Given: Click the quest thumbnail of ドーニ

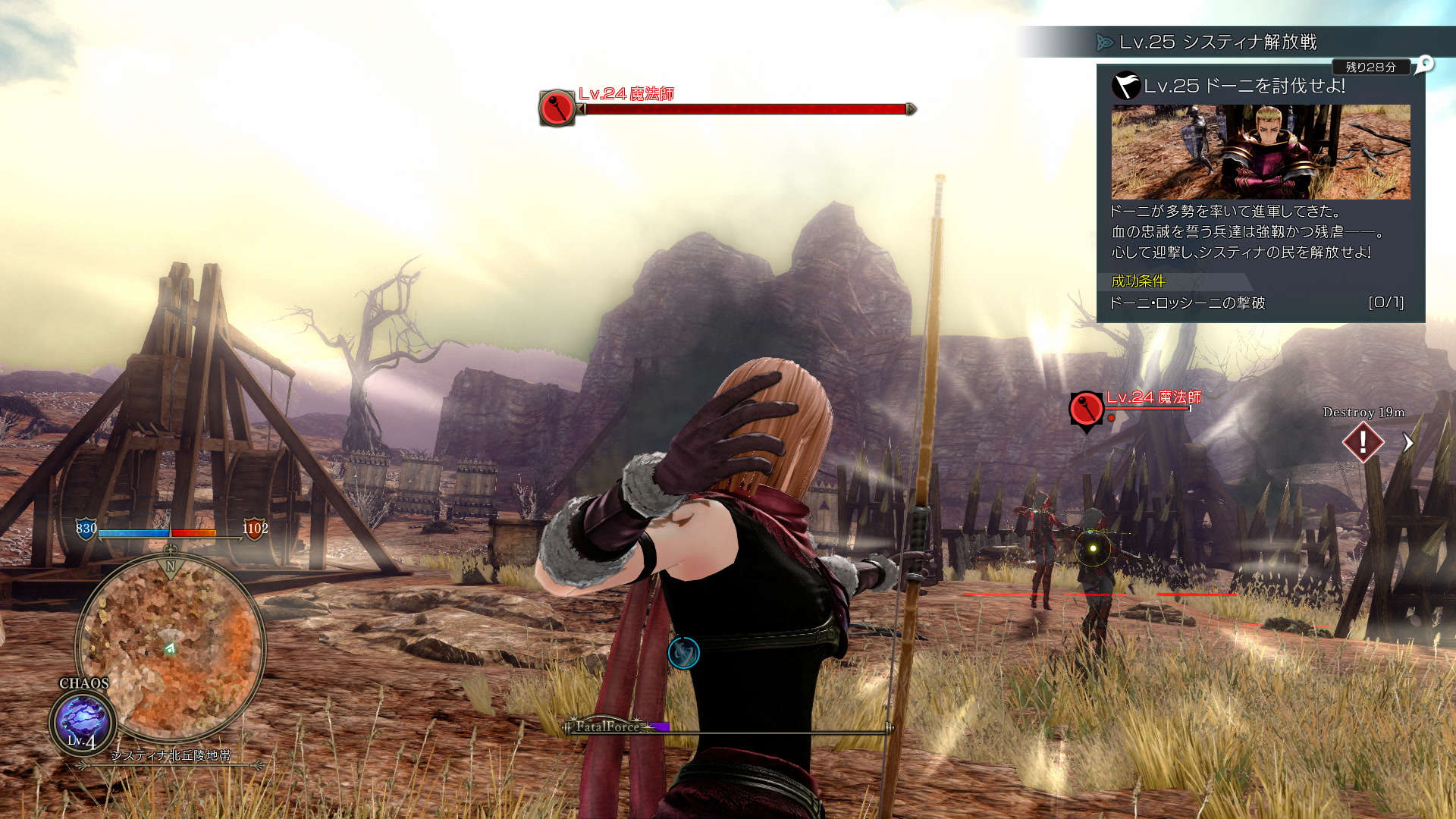Looking at the screenshot, I should tap(1260, 152).
